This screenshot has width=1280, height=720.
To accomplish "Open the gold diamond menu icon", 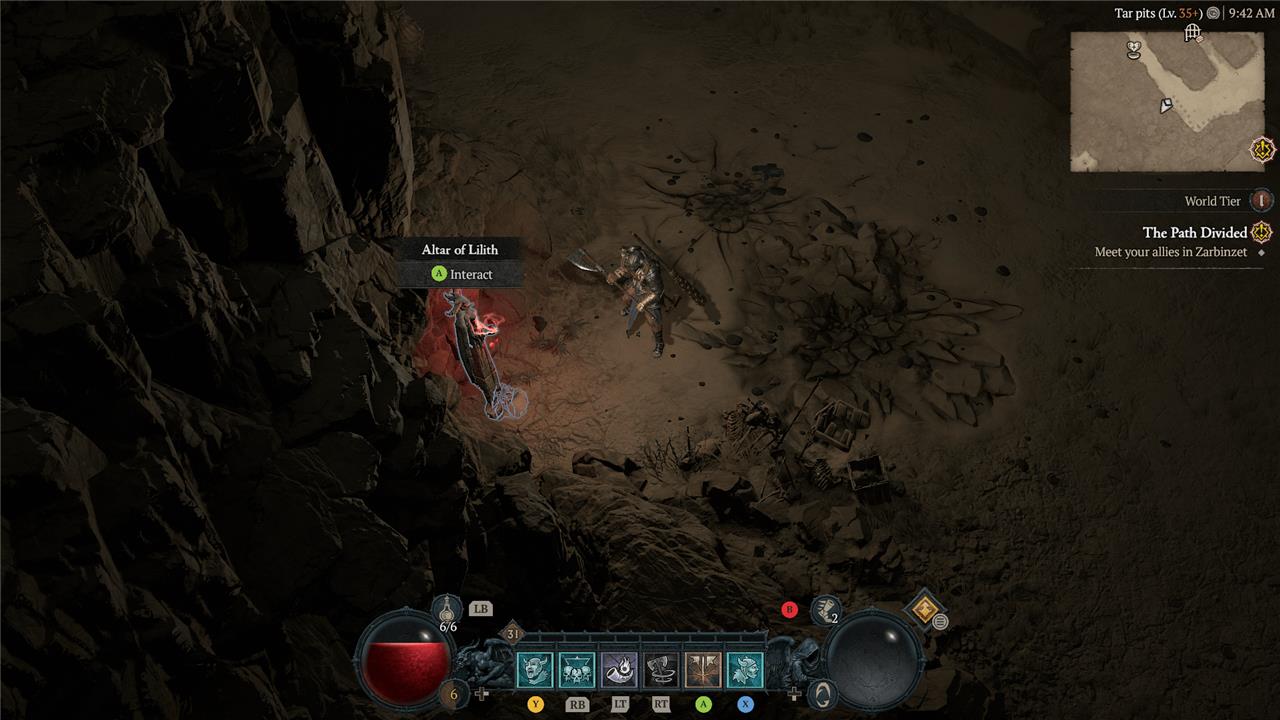I will pyautogui.click(x=923, y=609).
